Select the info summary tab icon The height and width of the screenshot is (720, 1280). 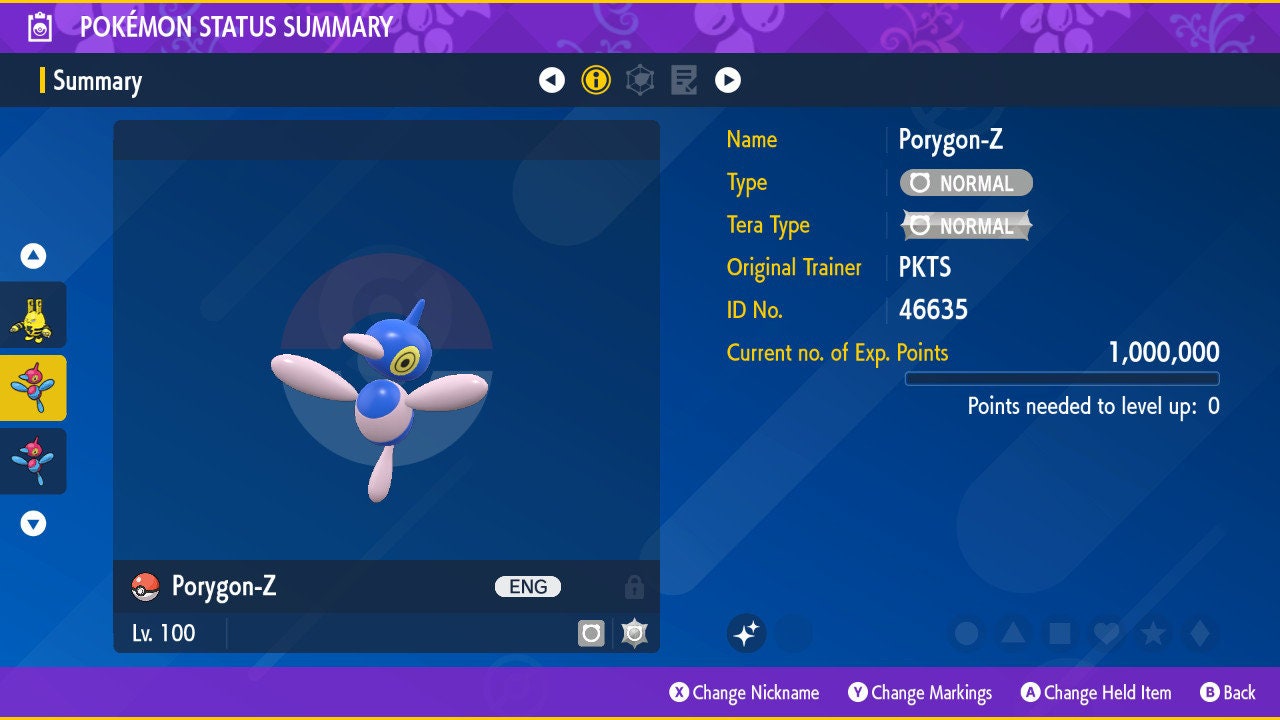tap(596, 80)
